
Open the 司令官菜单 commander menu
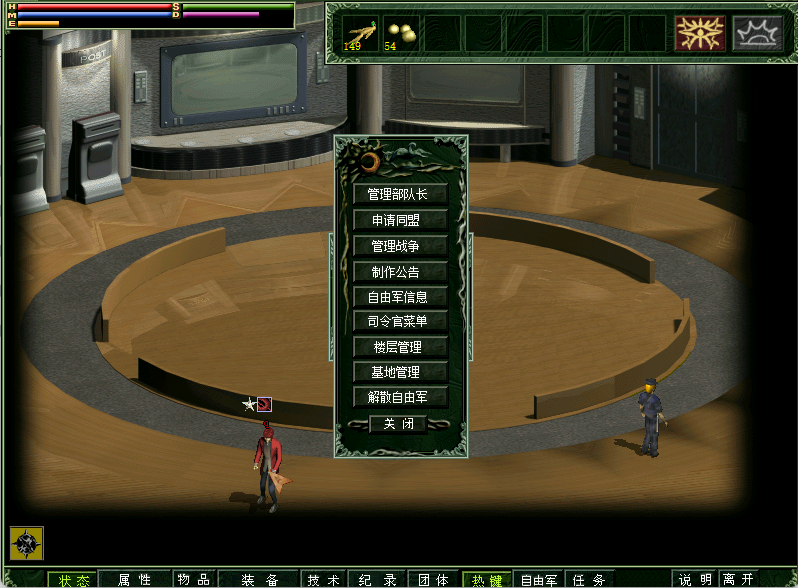pyautogui.click(x=399, y=321)
